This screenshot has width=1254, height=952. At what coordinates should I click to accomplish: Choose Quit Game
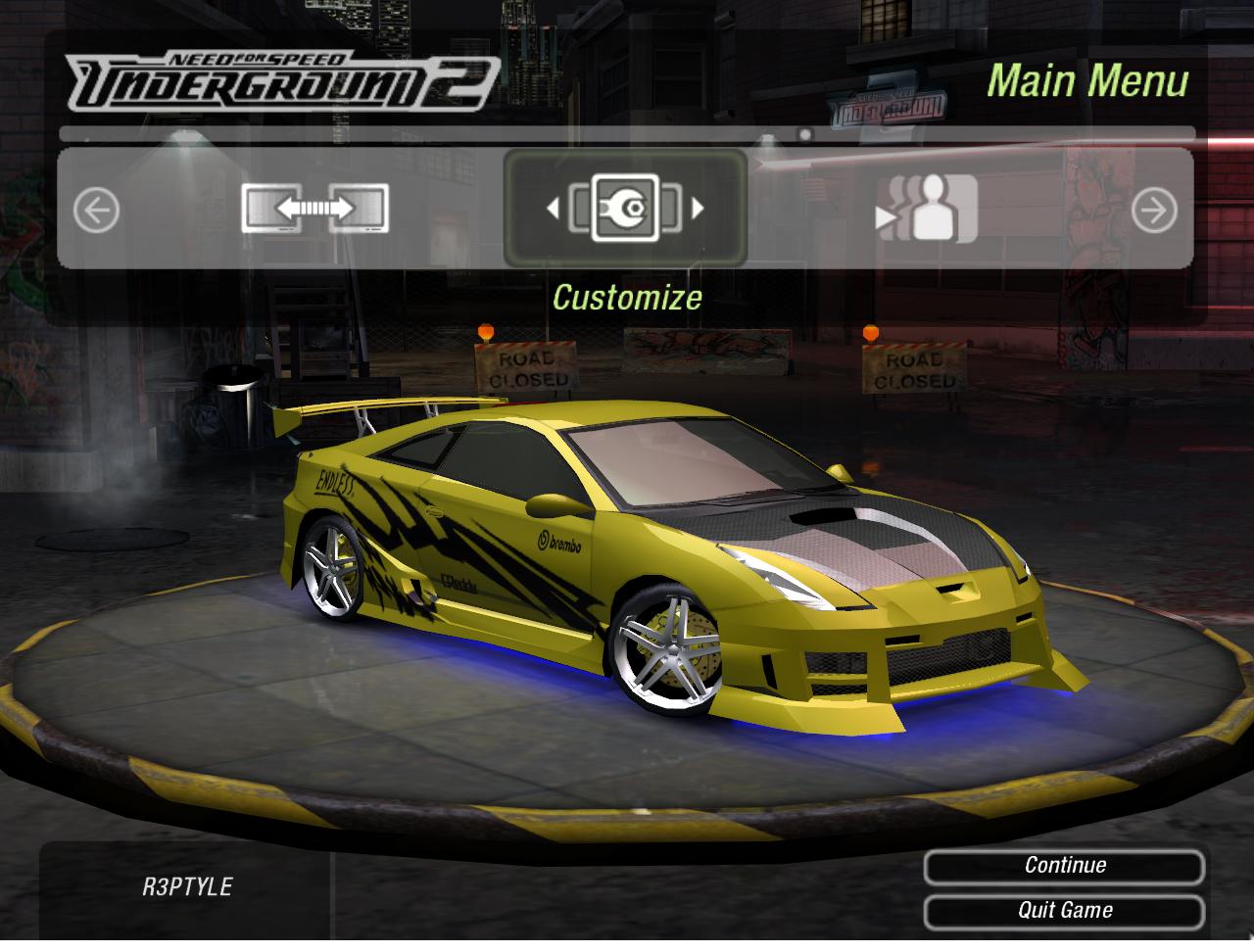(x=1064, y=910)
